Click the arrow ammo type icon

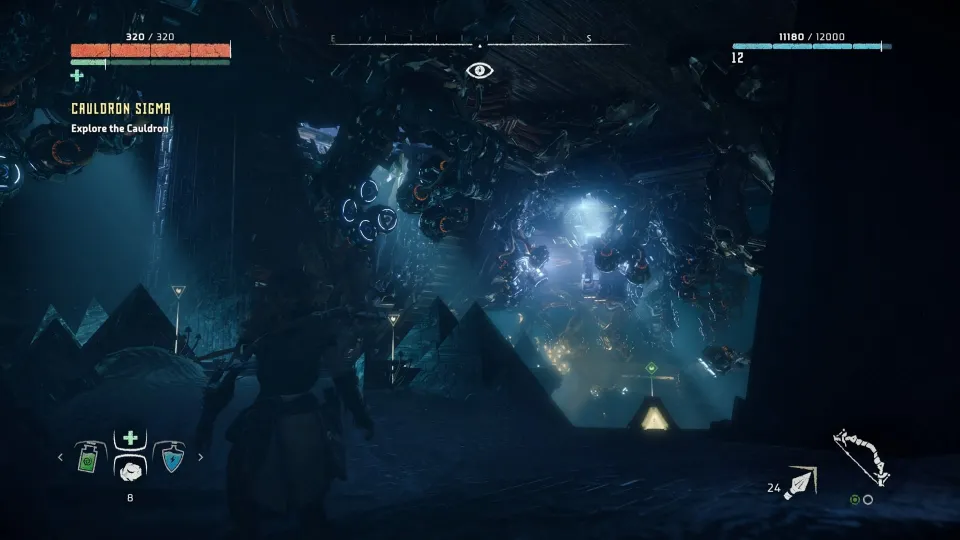tap(802, 483)
